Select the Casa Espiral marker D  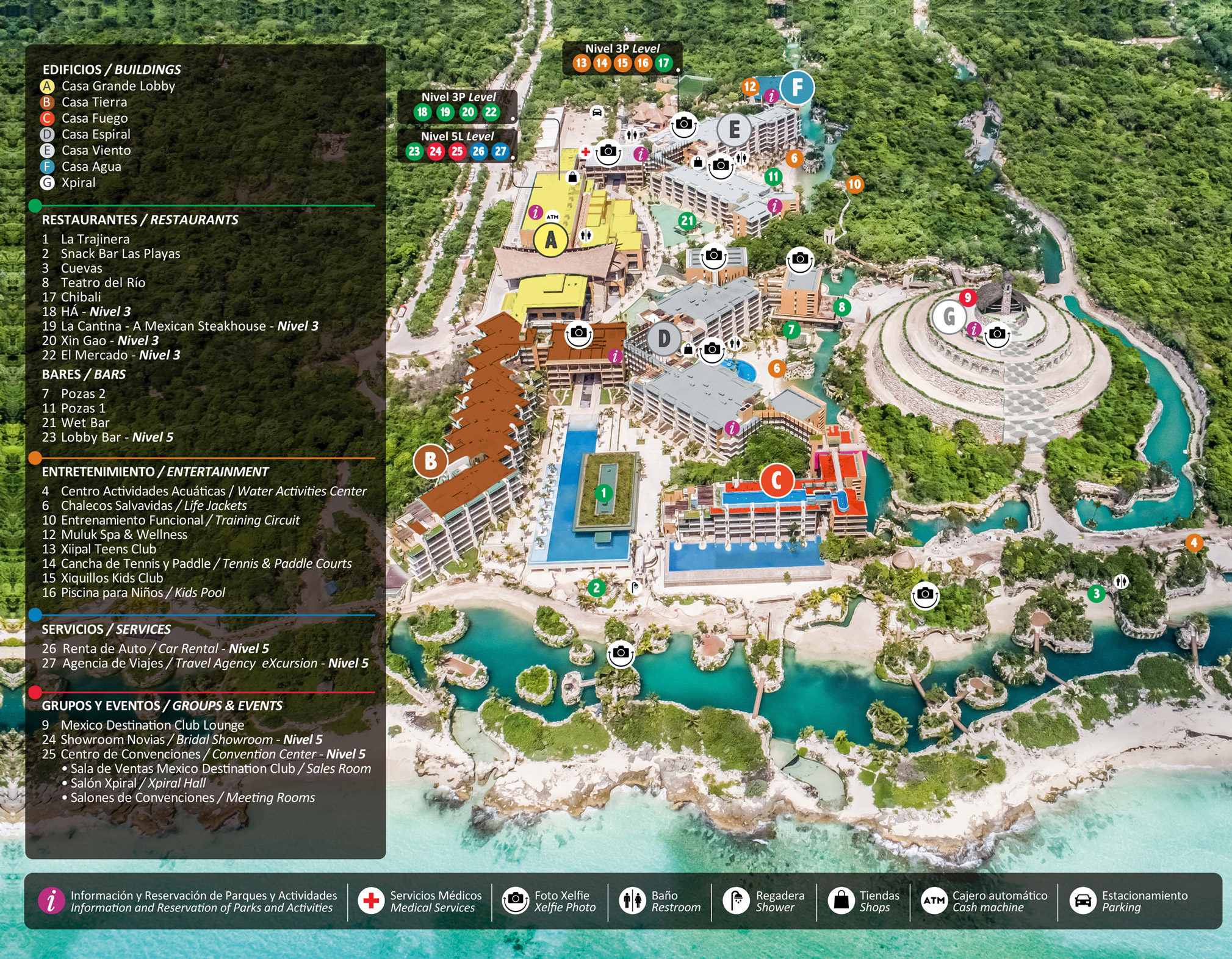pos(664,339)
